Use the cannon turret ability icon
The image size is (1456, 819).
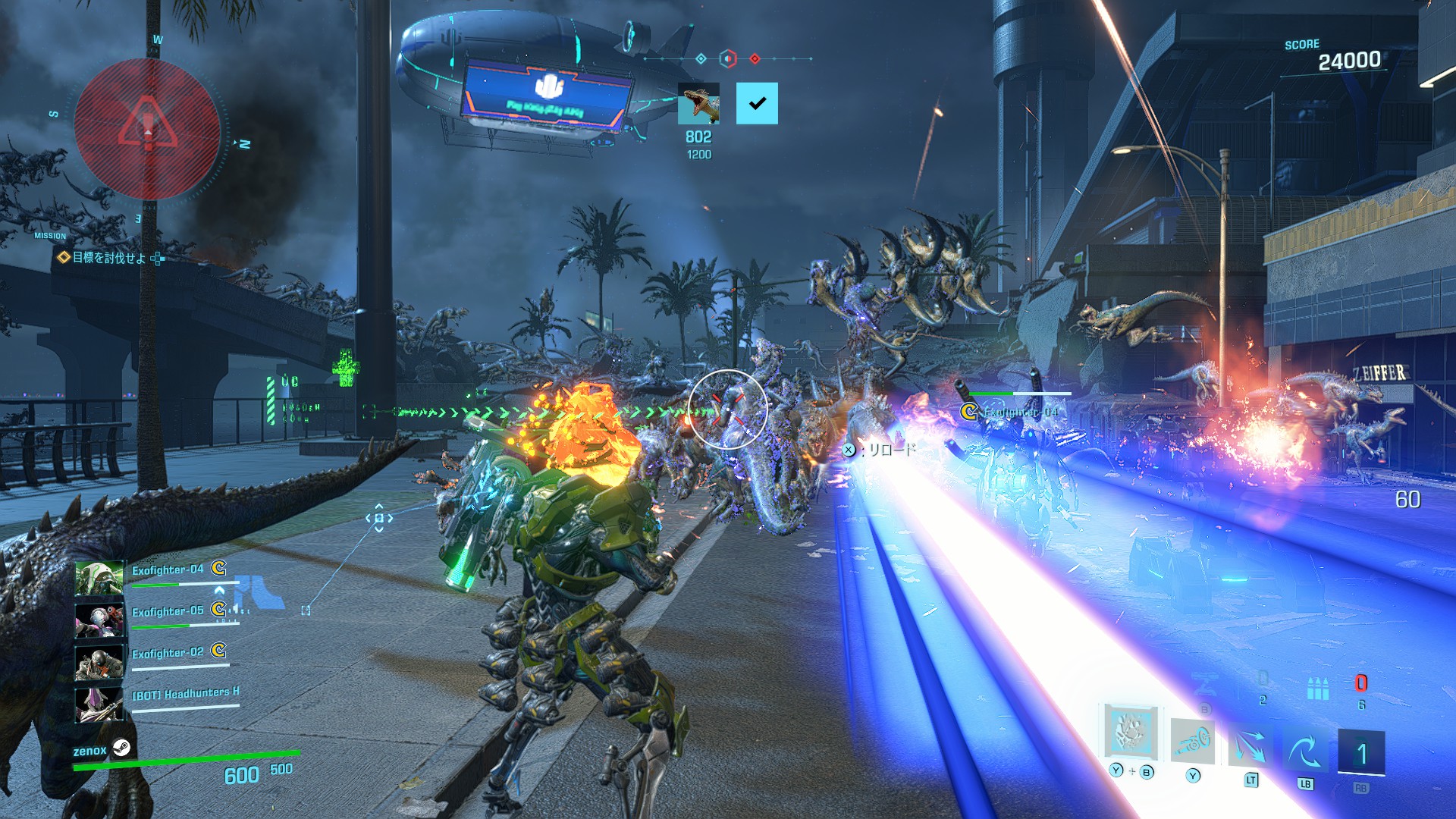1192,741
